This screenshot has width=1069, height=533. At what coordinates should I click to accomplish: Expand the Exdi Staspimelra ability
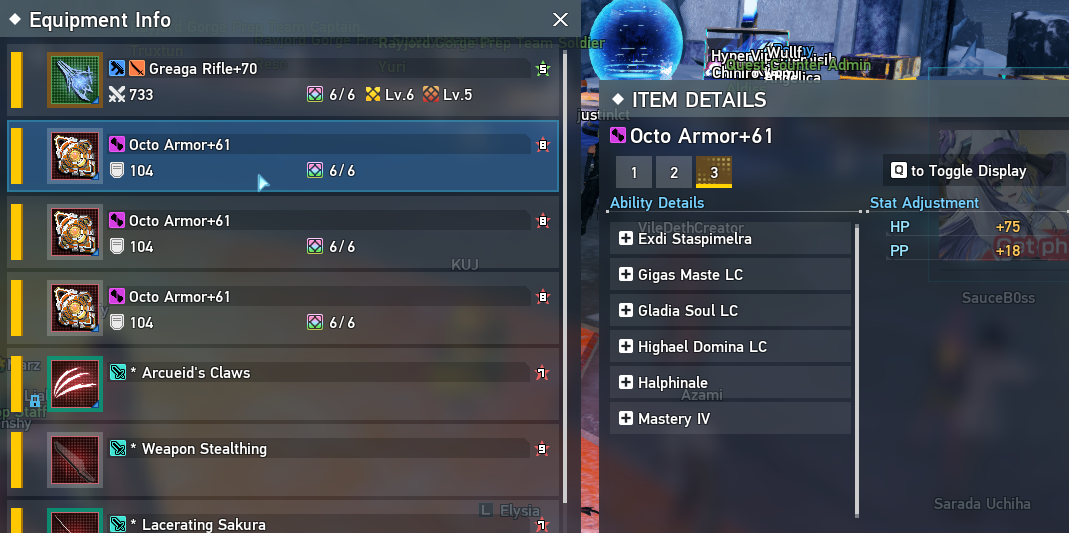tap(626, 239)
